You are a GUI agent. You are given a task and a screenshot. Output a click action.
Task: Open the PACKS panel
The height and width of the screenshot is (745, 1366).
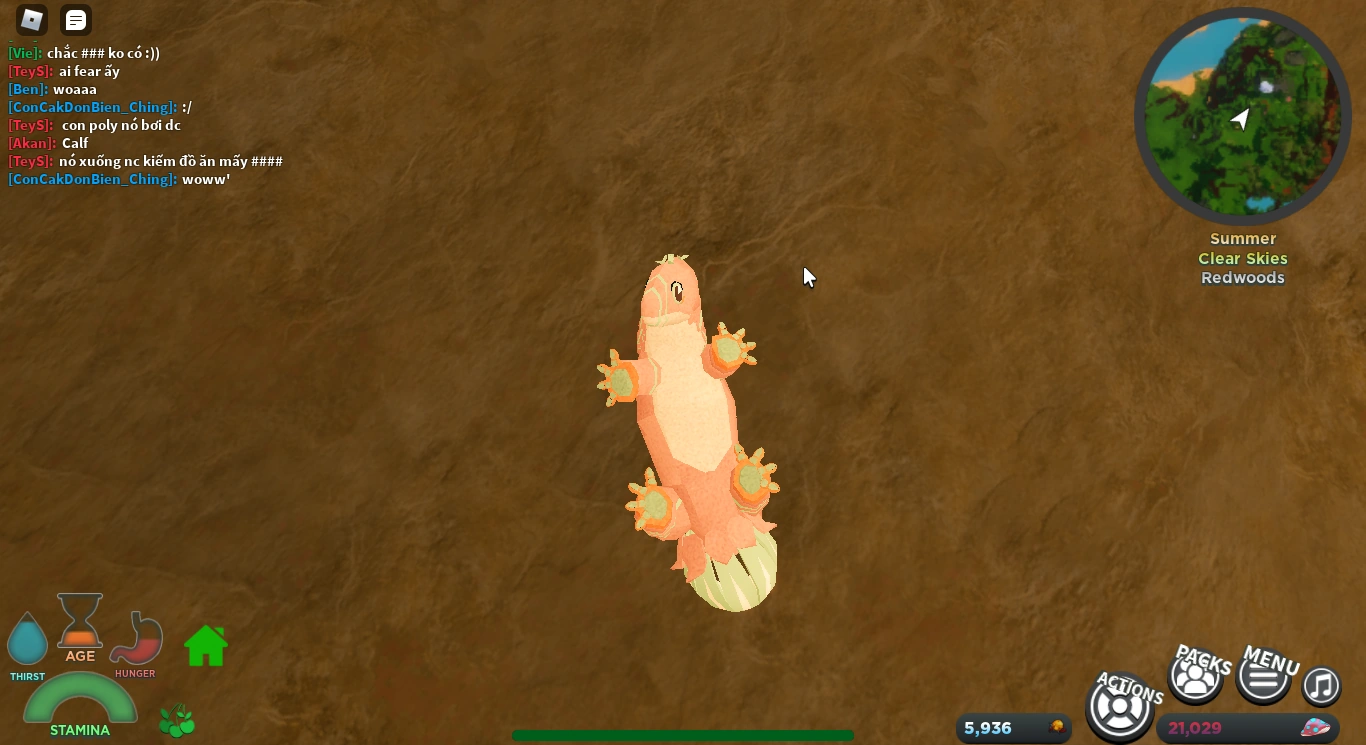click(1196, 675)
